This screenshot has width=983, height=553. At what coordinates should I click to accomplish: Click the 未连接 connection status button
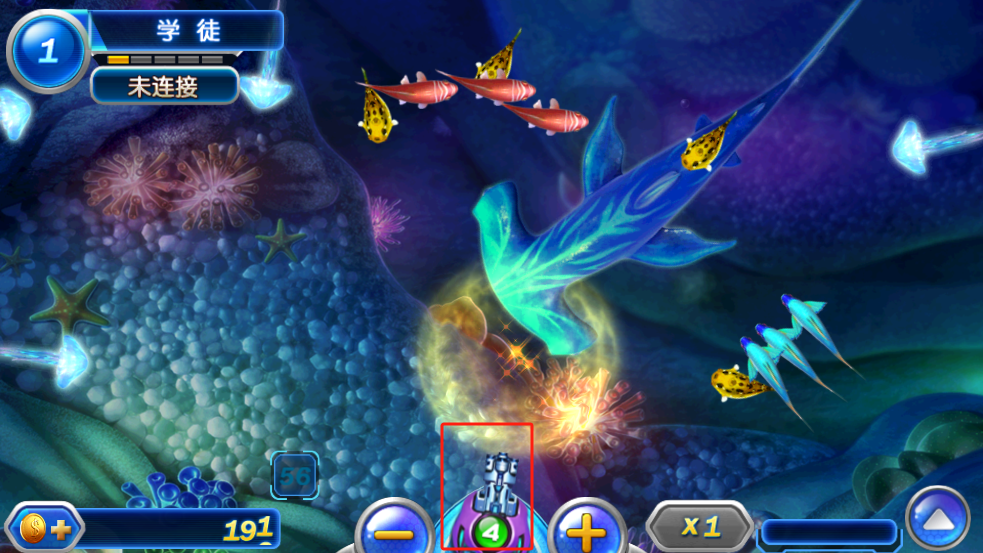[164, 86]
